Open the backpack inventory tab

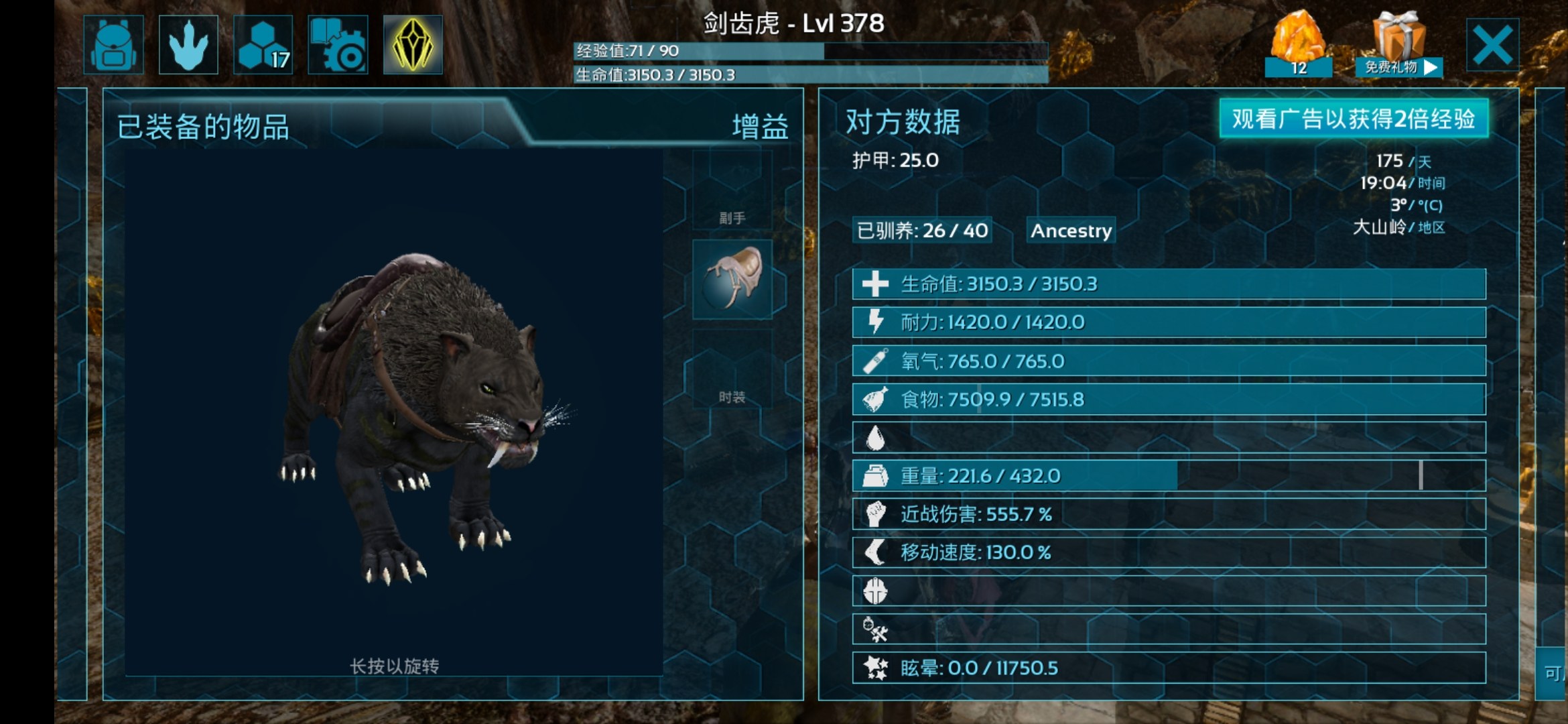point(113,45)
